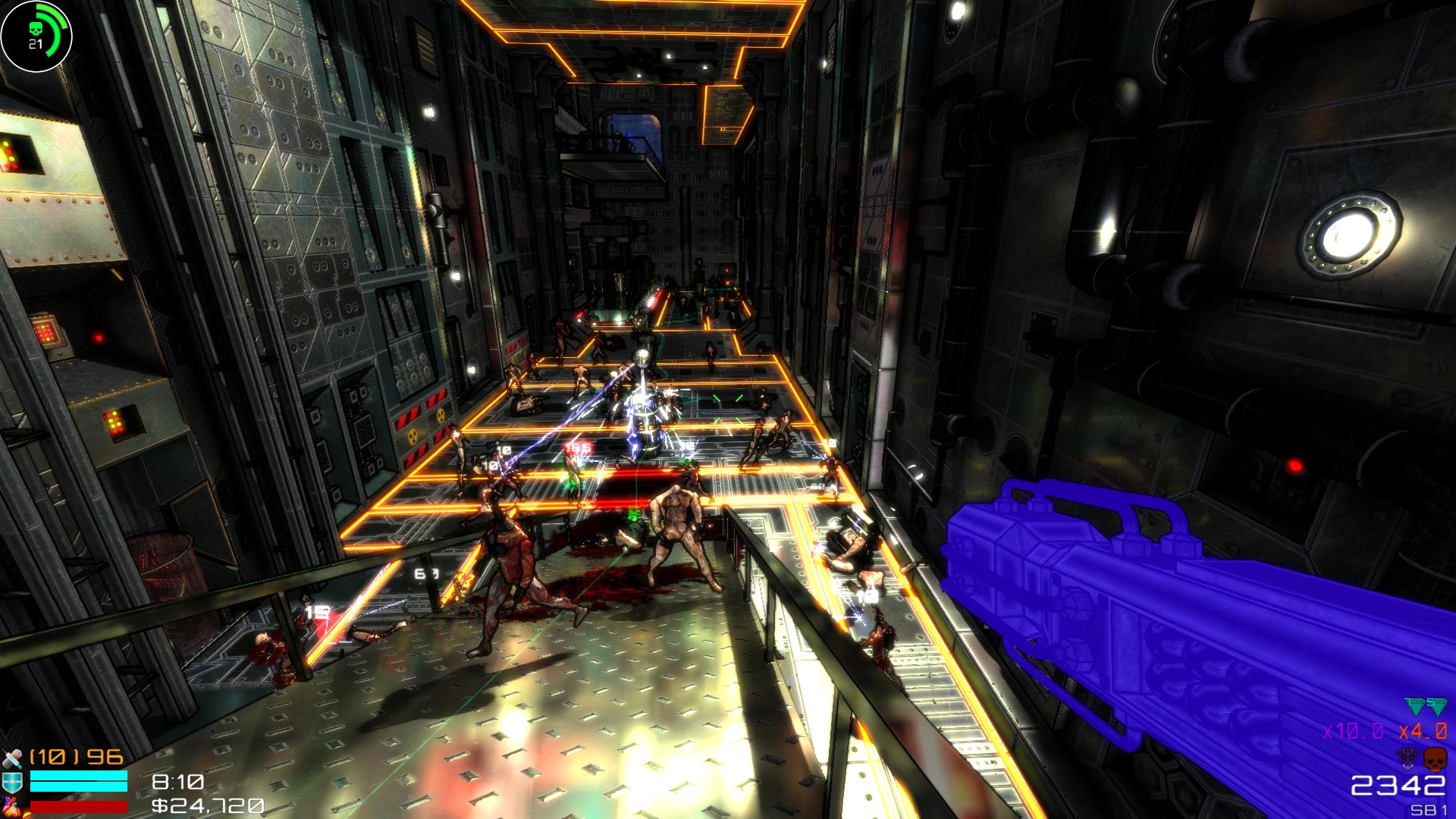Click the syringe ammo icon
The width and height of the screenshot is (1456, 819).
coord(11,758)
